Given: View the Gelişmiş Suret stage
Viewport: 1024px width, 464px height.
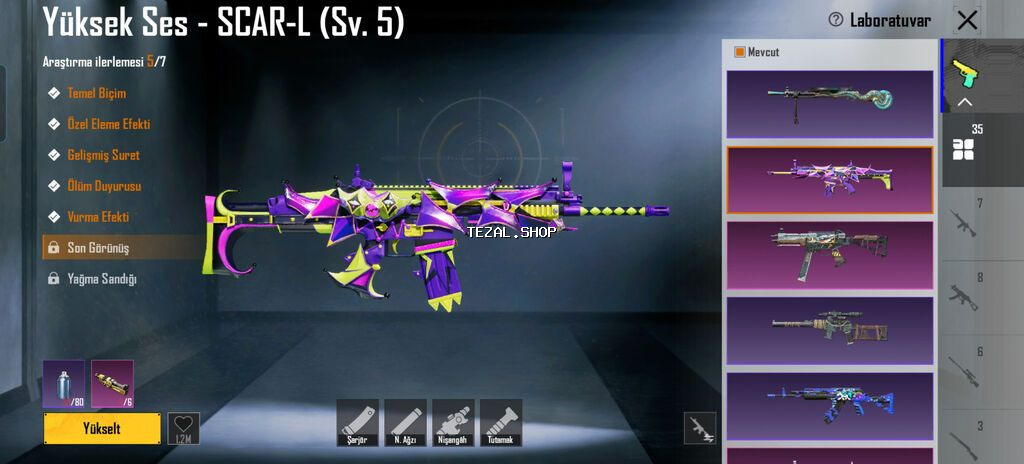Looking at the screenshot, I should [103, 155].
